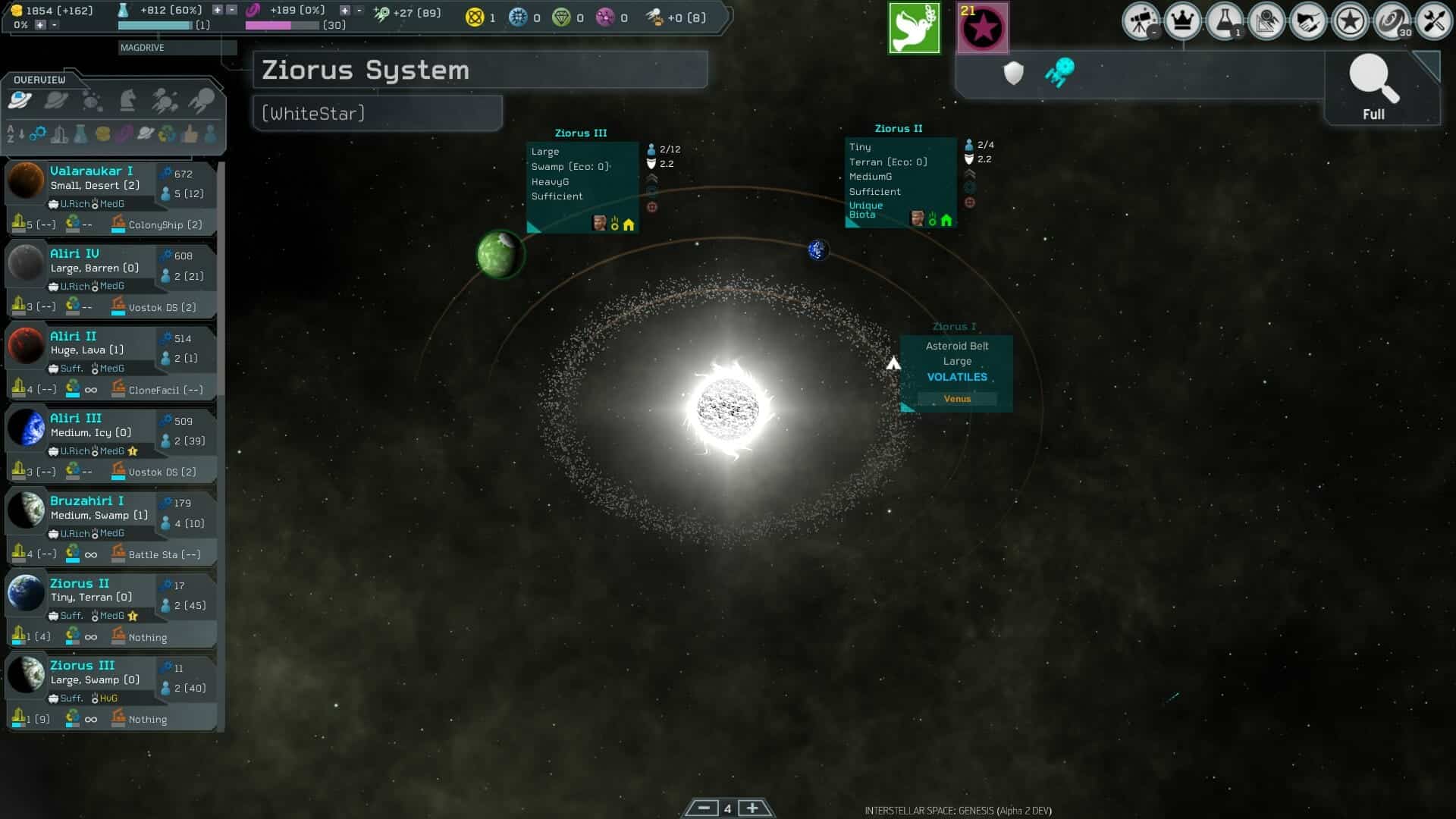Toggle the military knight filter in Overview
This screenshot has width=1456, height=819.
coord(127,99)
